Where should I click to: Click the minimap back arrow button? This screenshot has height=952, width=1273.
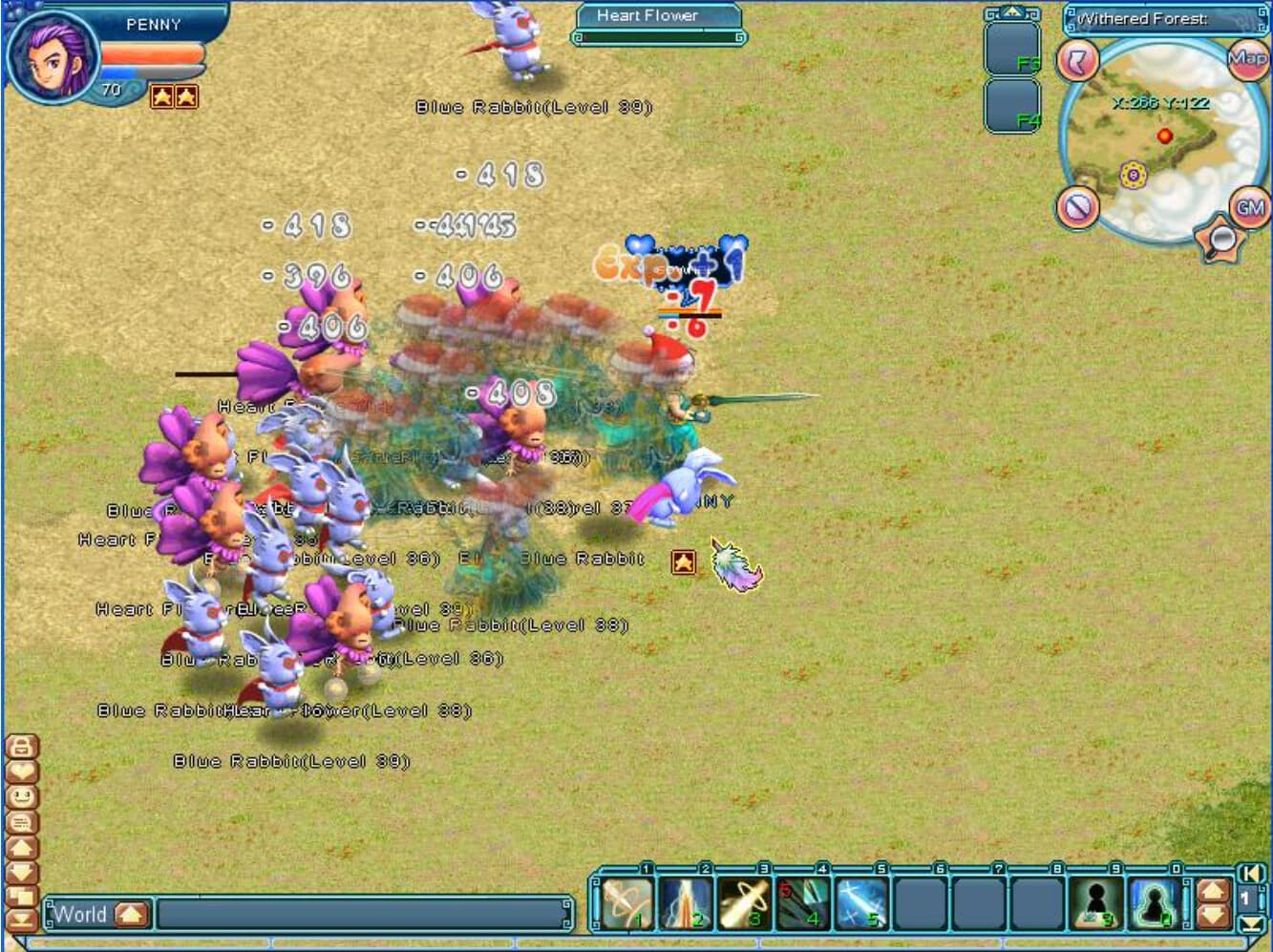pos(1076,59)
